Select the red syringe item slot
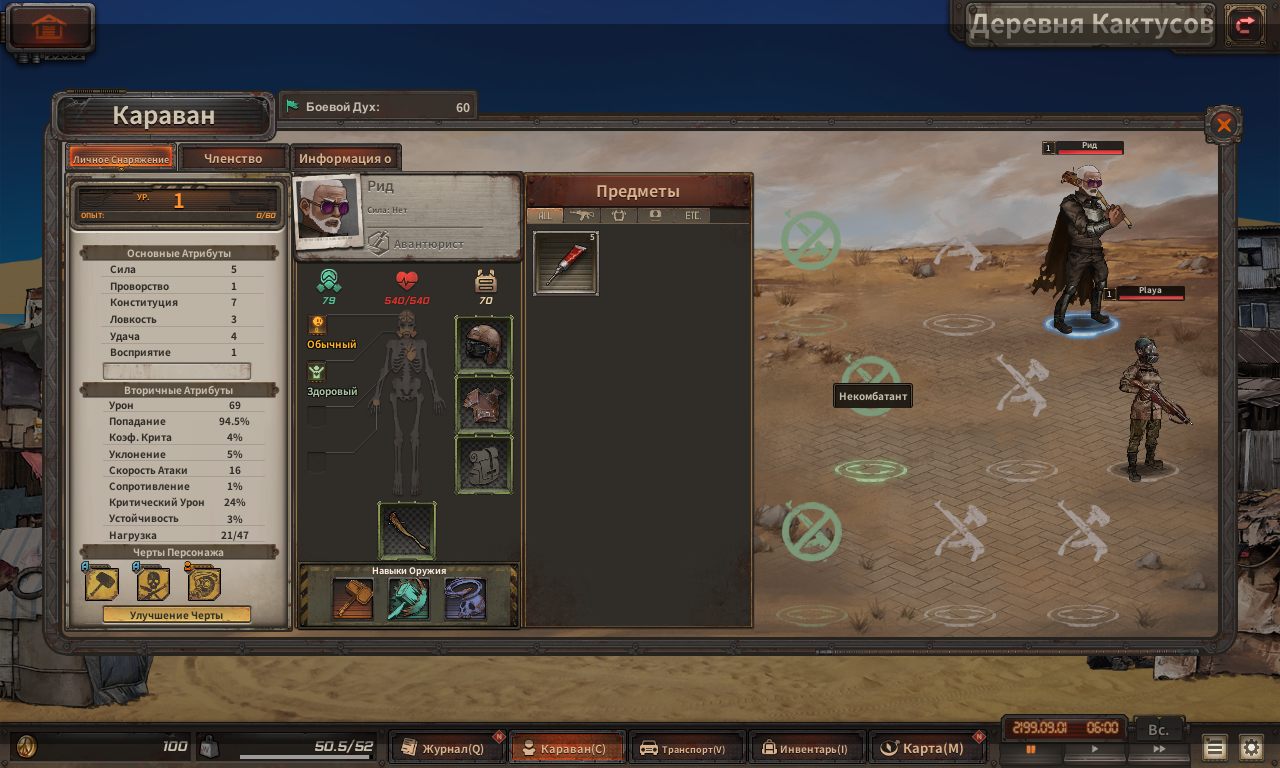Image resolution: width=1280 pixels, height=768 pixels. [566, 263]
